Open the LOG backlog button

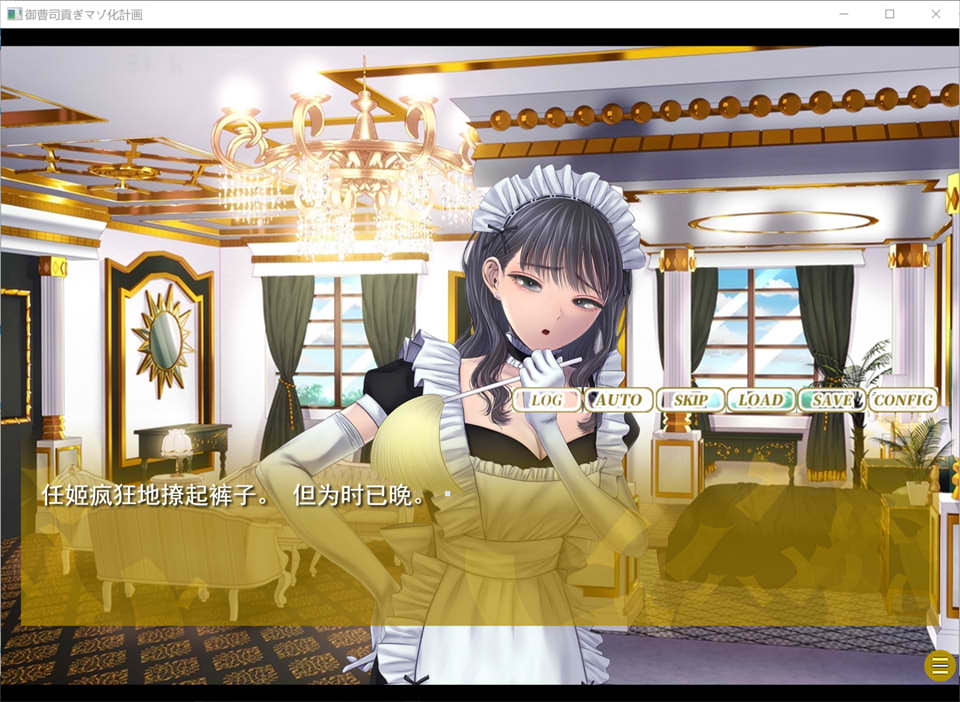pyautogui.click(x=547, y=400)
